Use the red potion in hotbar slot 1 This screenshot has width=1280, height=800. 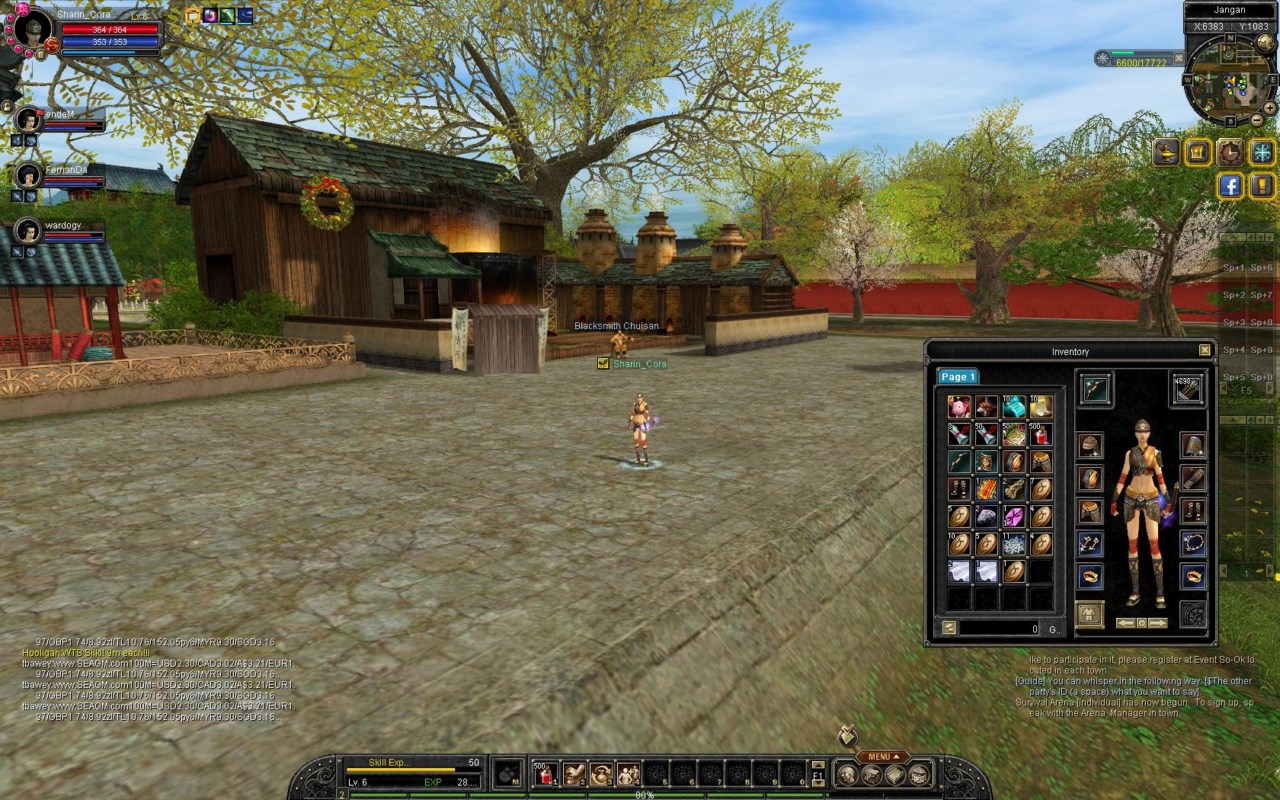pyautogui.click(x=545, y=773)
